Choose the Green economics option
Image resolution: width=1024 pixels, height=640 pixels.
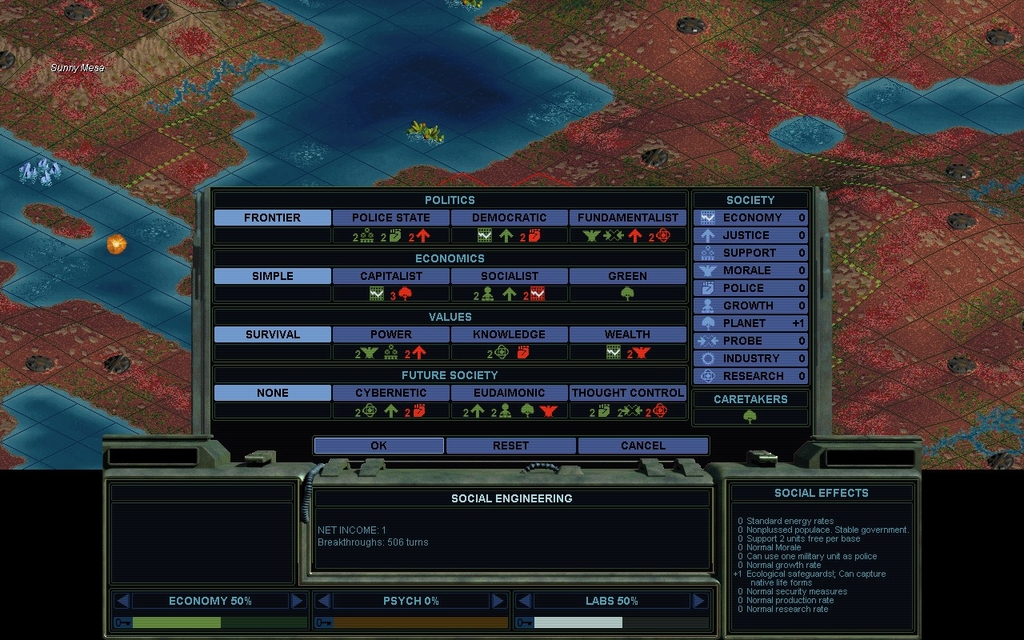click(628, 276)
